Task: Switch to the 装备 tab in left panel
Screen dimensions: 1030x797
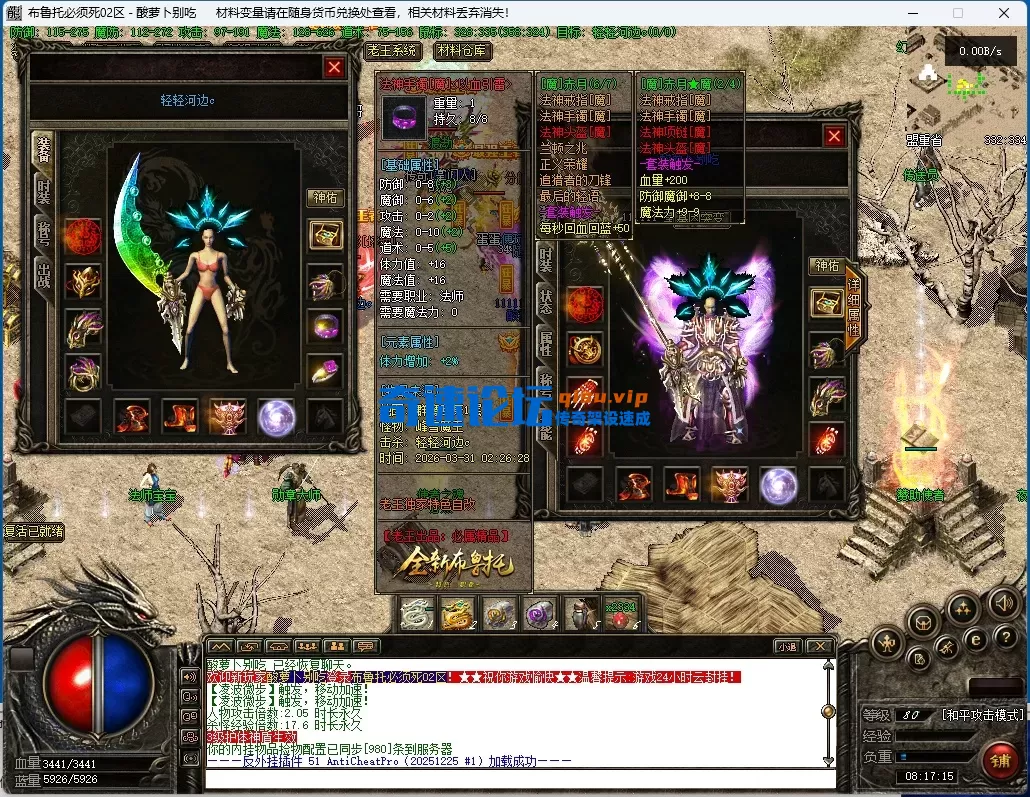Action: click(43, 149)
